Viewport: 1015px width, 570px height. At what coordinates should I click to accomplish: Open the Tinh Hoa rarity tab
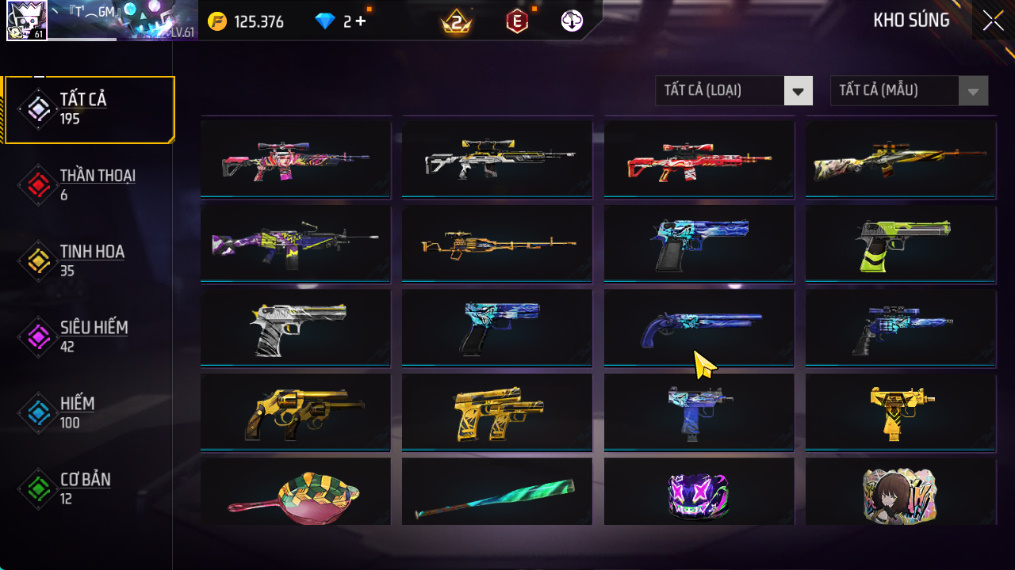coord(88,261)
